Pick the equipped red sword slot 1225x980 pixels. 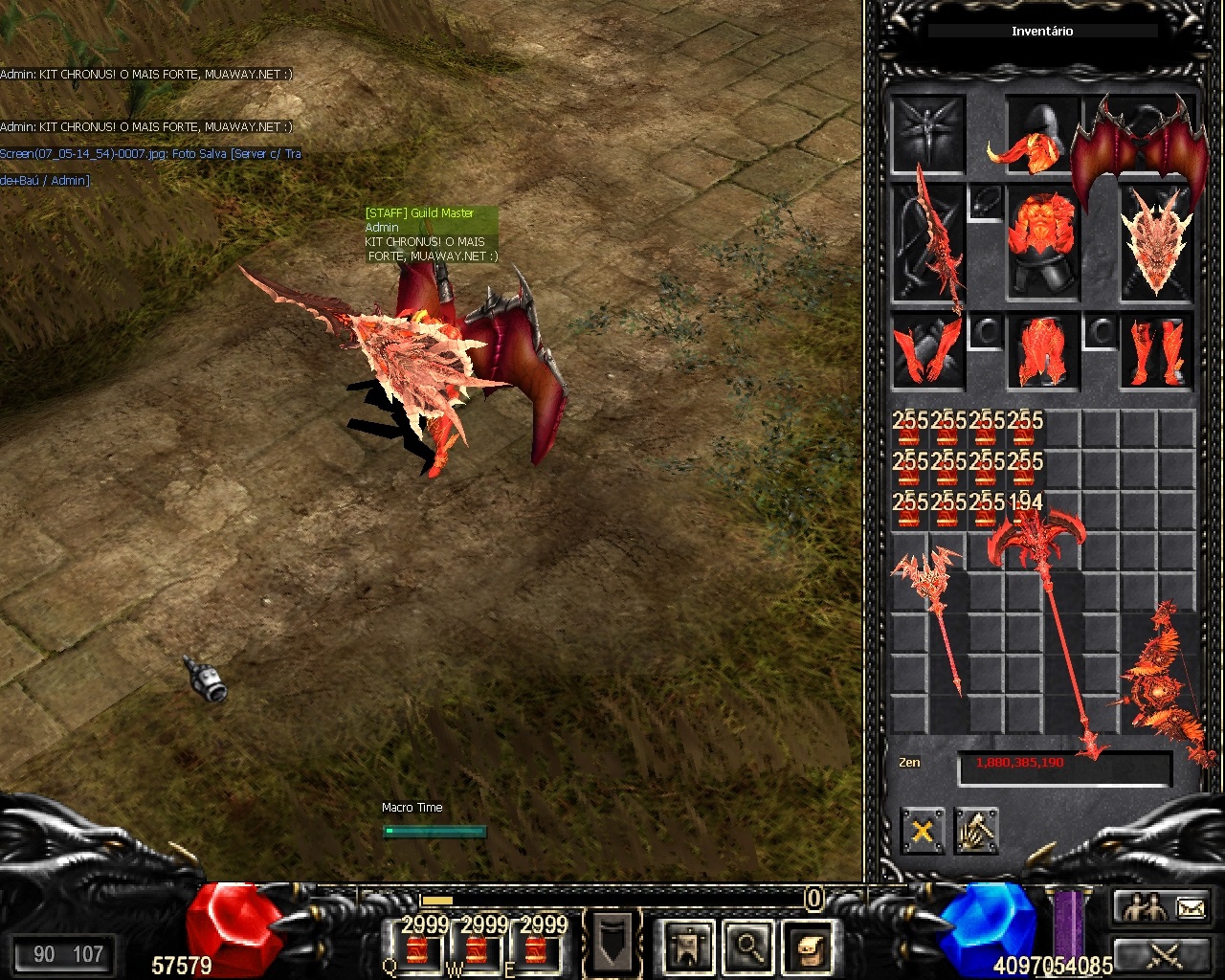(929, 241)
